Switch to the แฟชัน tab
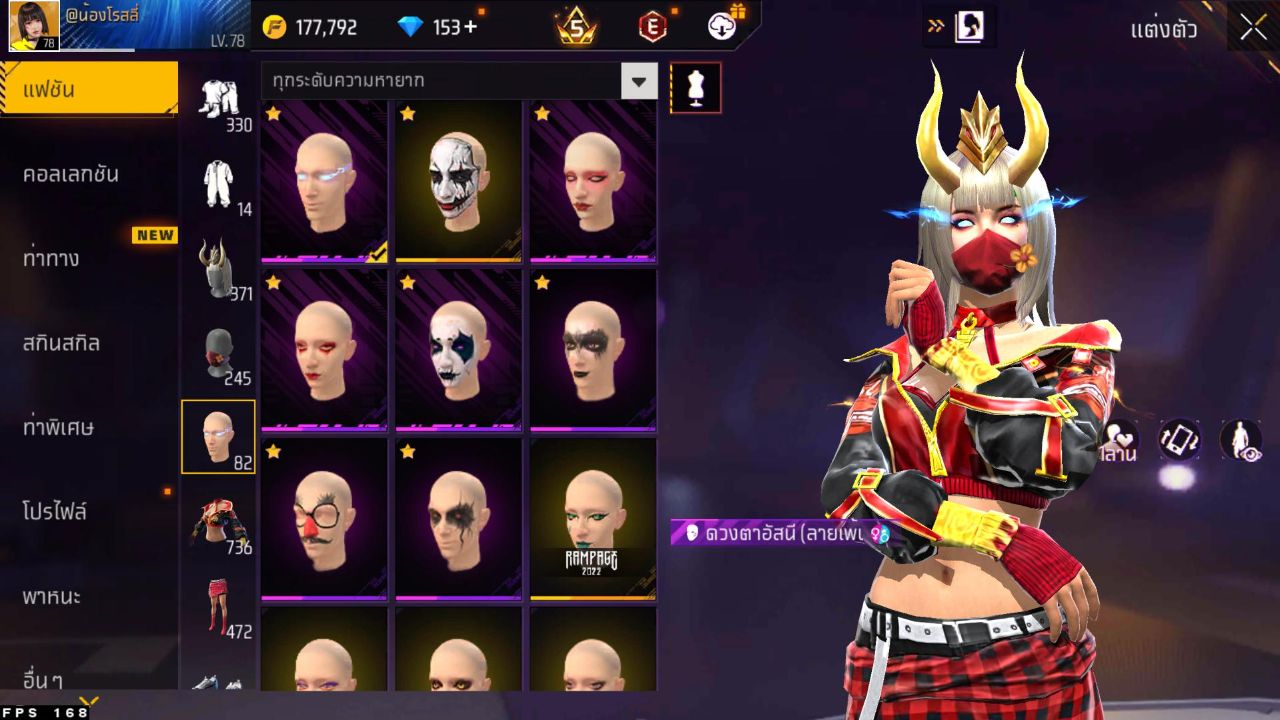Image resolution: width=1280 pixels, height=720 pixels. tap(88, 90)
